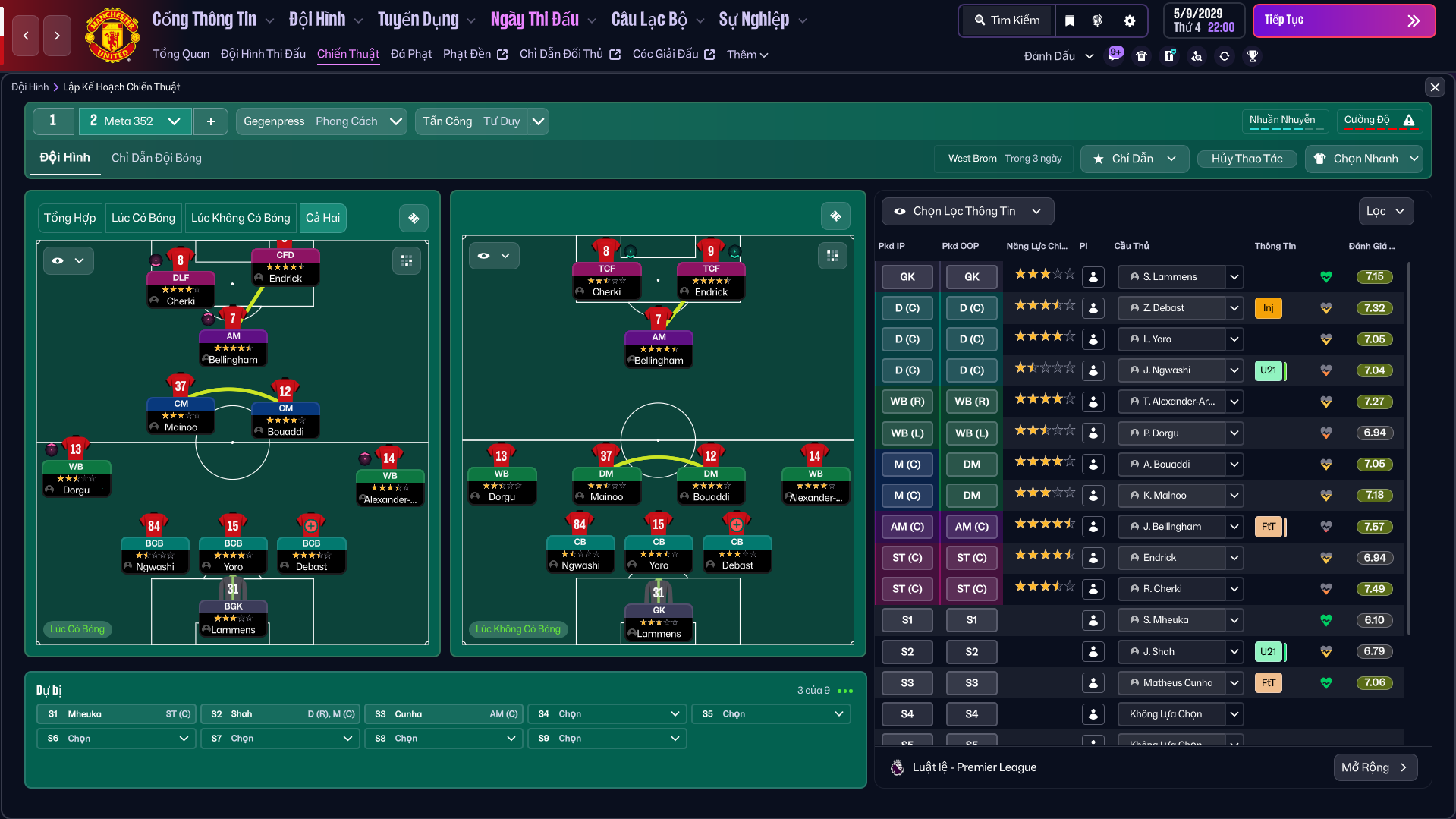Expand the Chọn Nhanh dropdown
Image resolution: width=1456 pixels, height=819 pixels.
[1363, 159]
